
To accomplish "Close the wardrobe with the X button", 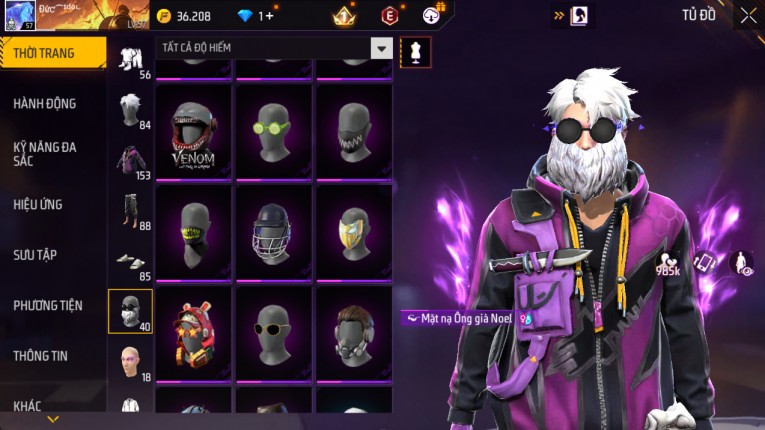I will 748,15.
